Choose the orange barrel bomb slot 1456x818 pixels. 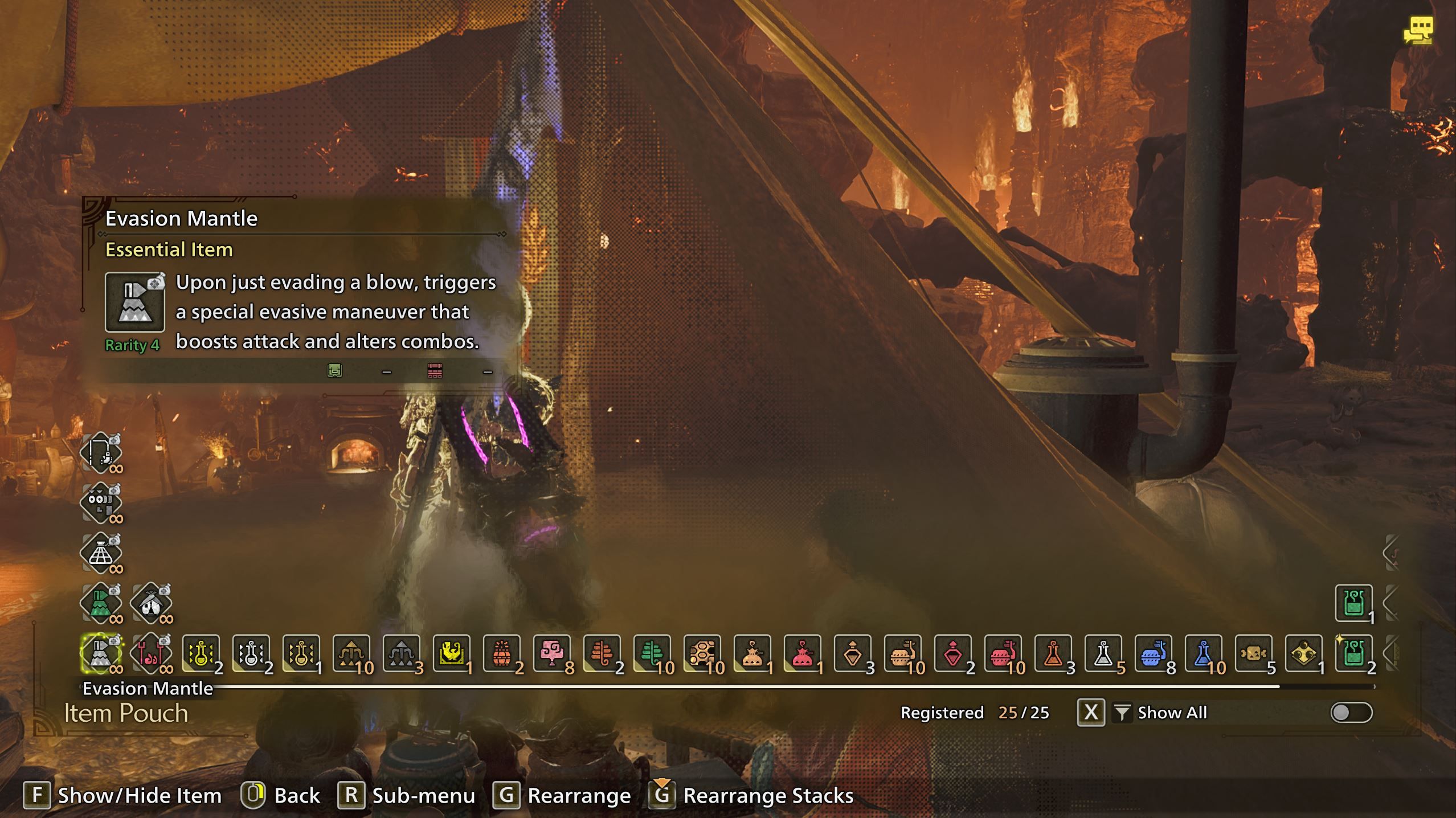[501, 653]
